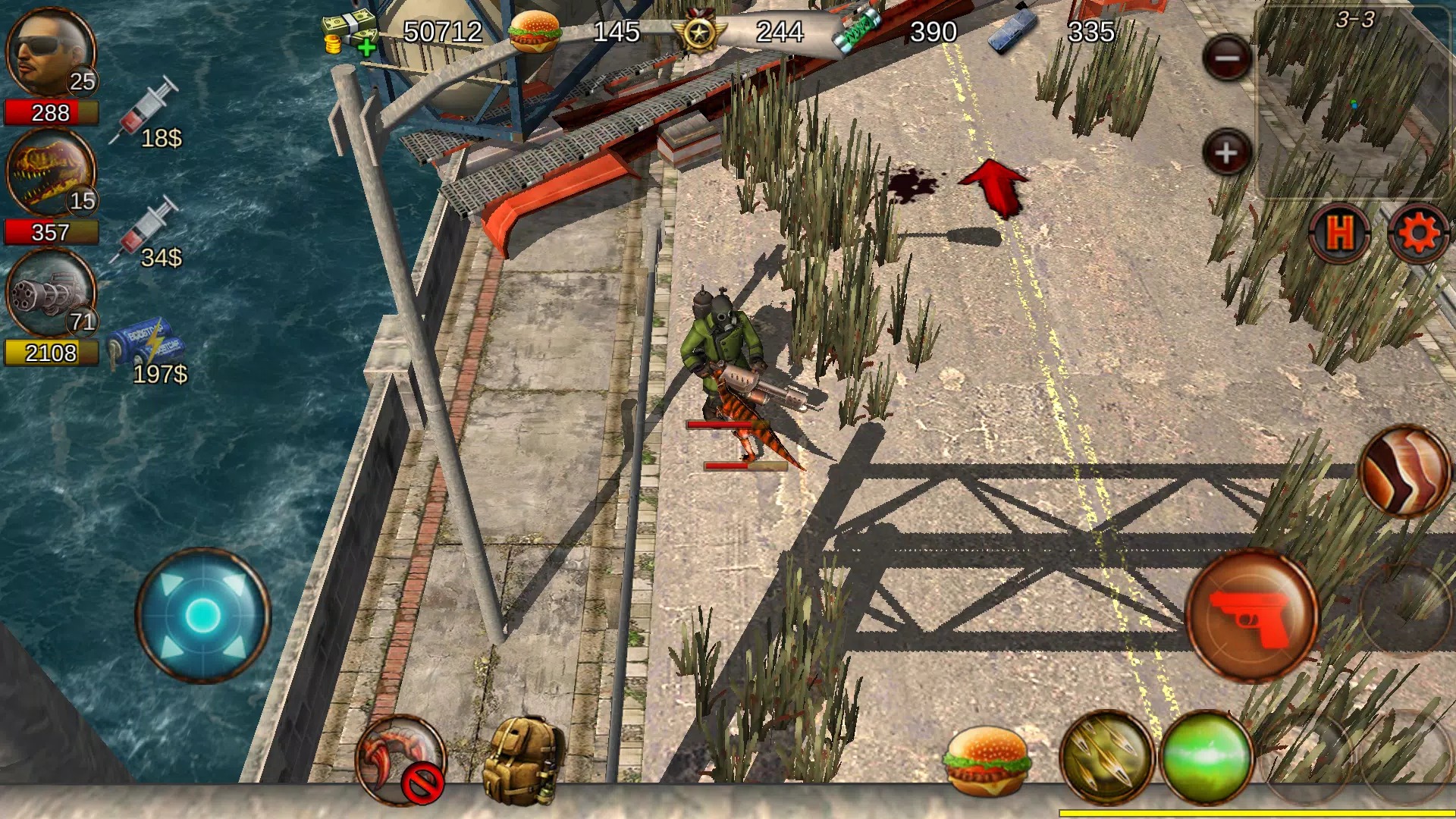
Task: Activate the bacon strip ability
Action: coord(1404,472)
